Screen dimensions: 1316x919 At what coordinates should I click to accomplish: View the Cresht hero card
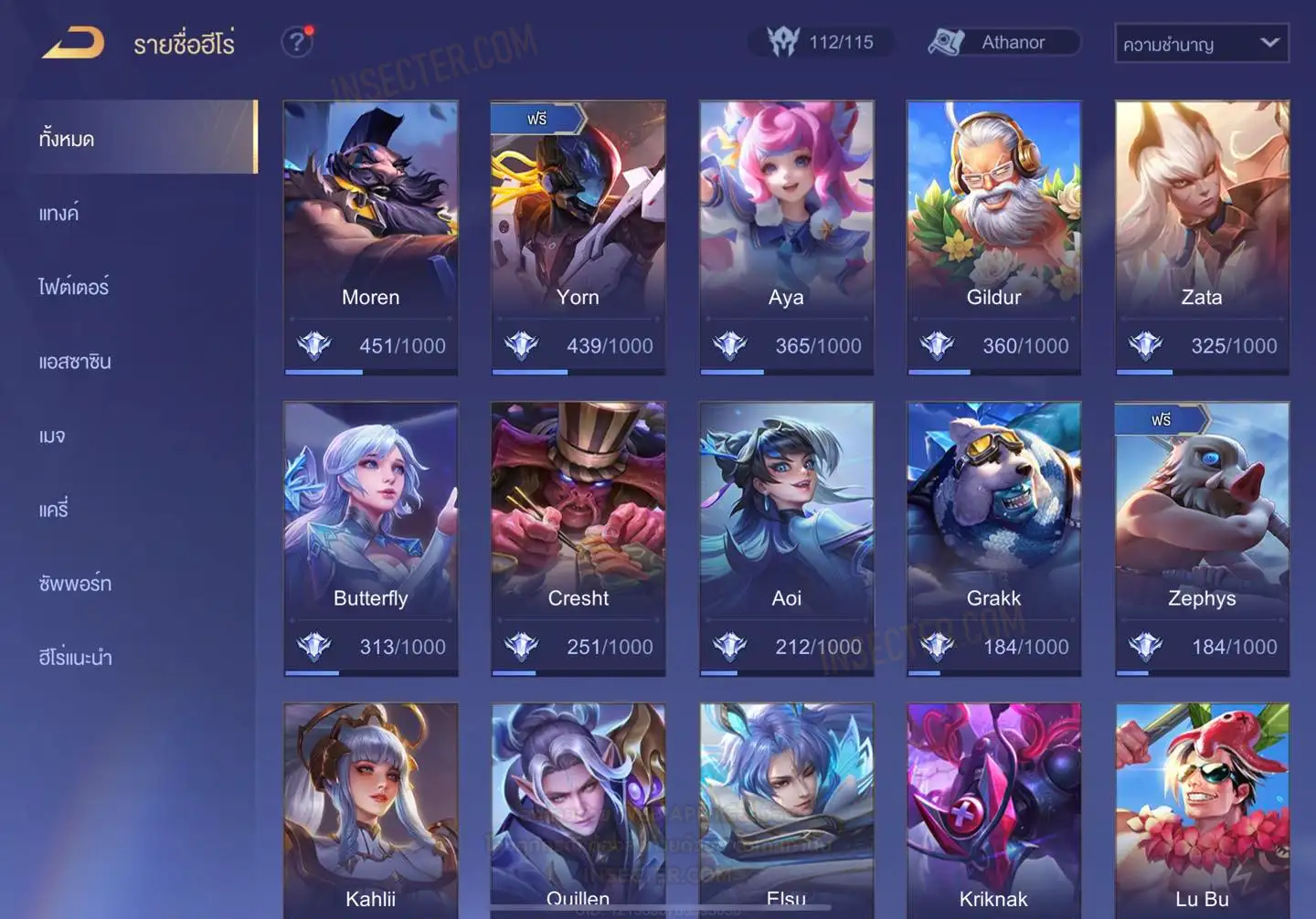[578, 538]
